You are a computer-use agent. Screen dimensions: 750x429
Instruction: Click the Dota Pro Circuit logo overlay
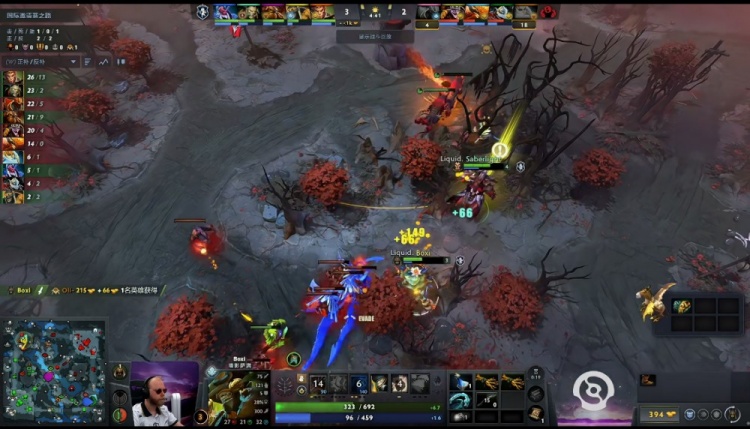tap(593, 389)
